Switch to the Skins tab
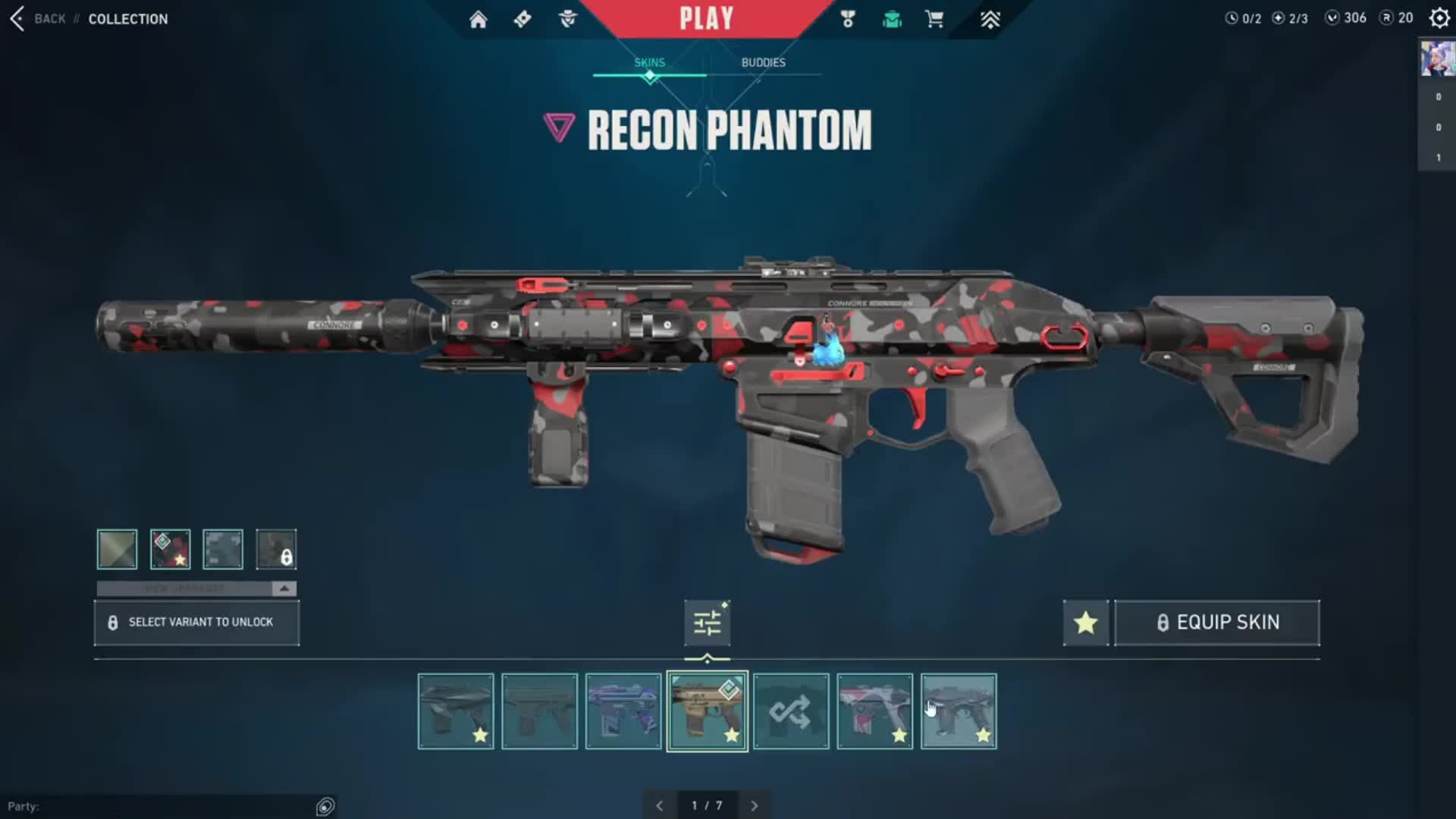This screenshot has width=1456, height=819. (x=649, y=62)
